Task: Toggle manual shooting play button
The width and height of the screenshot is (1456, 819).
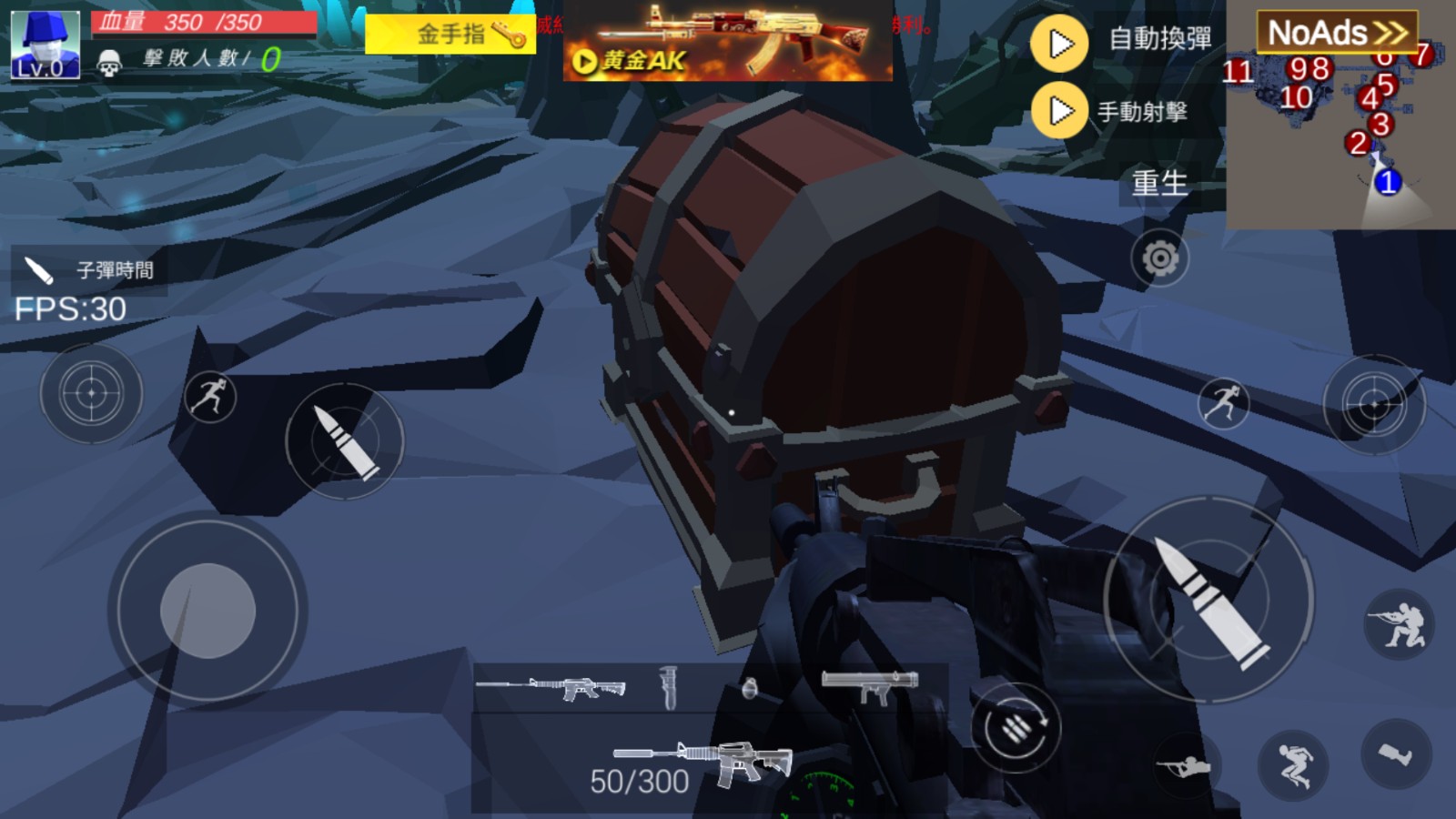Action: (1059, 111)
